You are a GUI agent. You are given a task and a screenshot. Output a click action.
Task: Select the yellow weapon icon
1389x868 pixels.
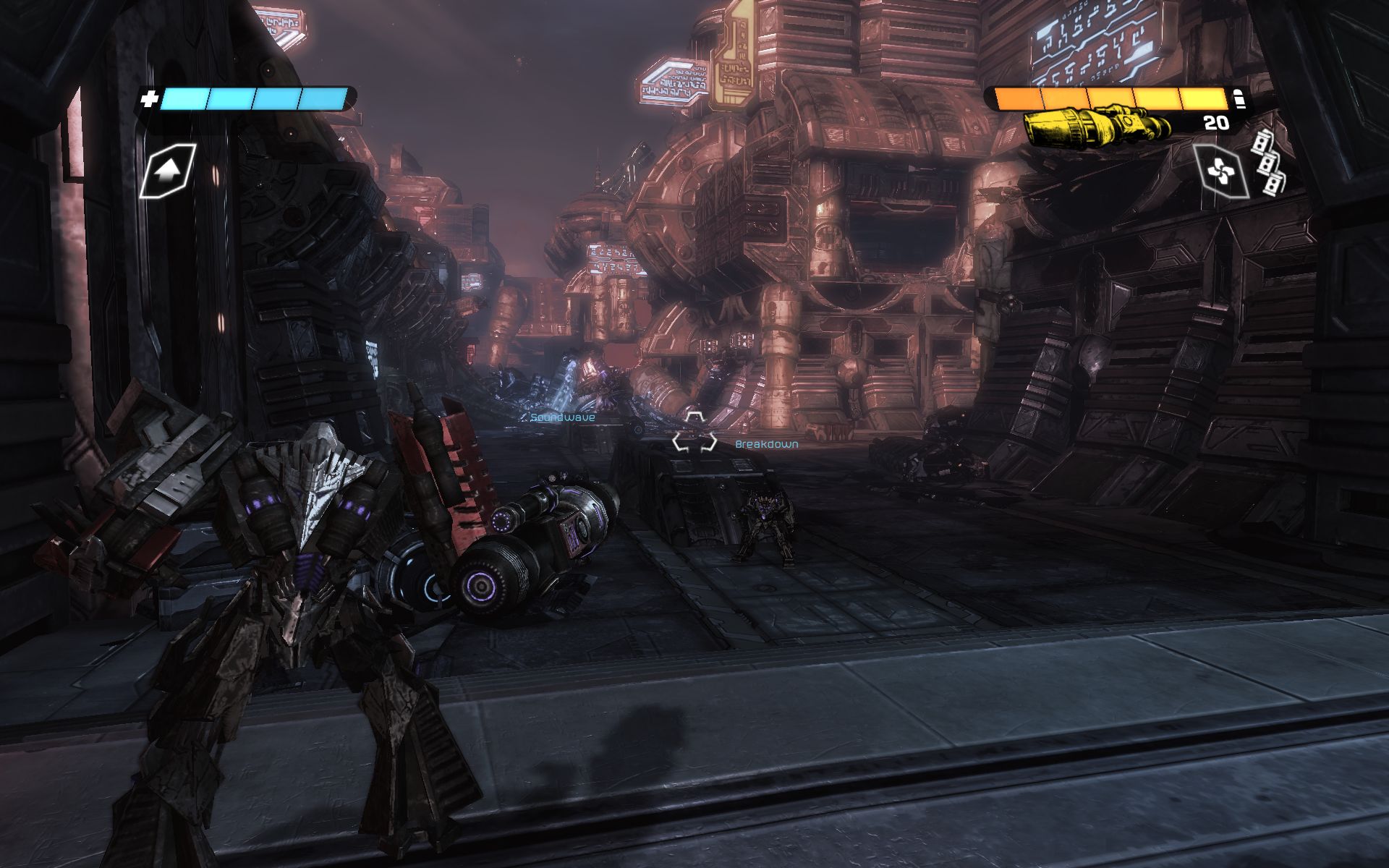1095,125
